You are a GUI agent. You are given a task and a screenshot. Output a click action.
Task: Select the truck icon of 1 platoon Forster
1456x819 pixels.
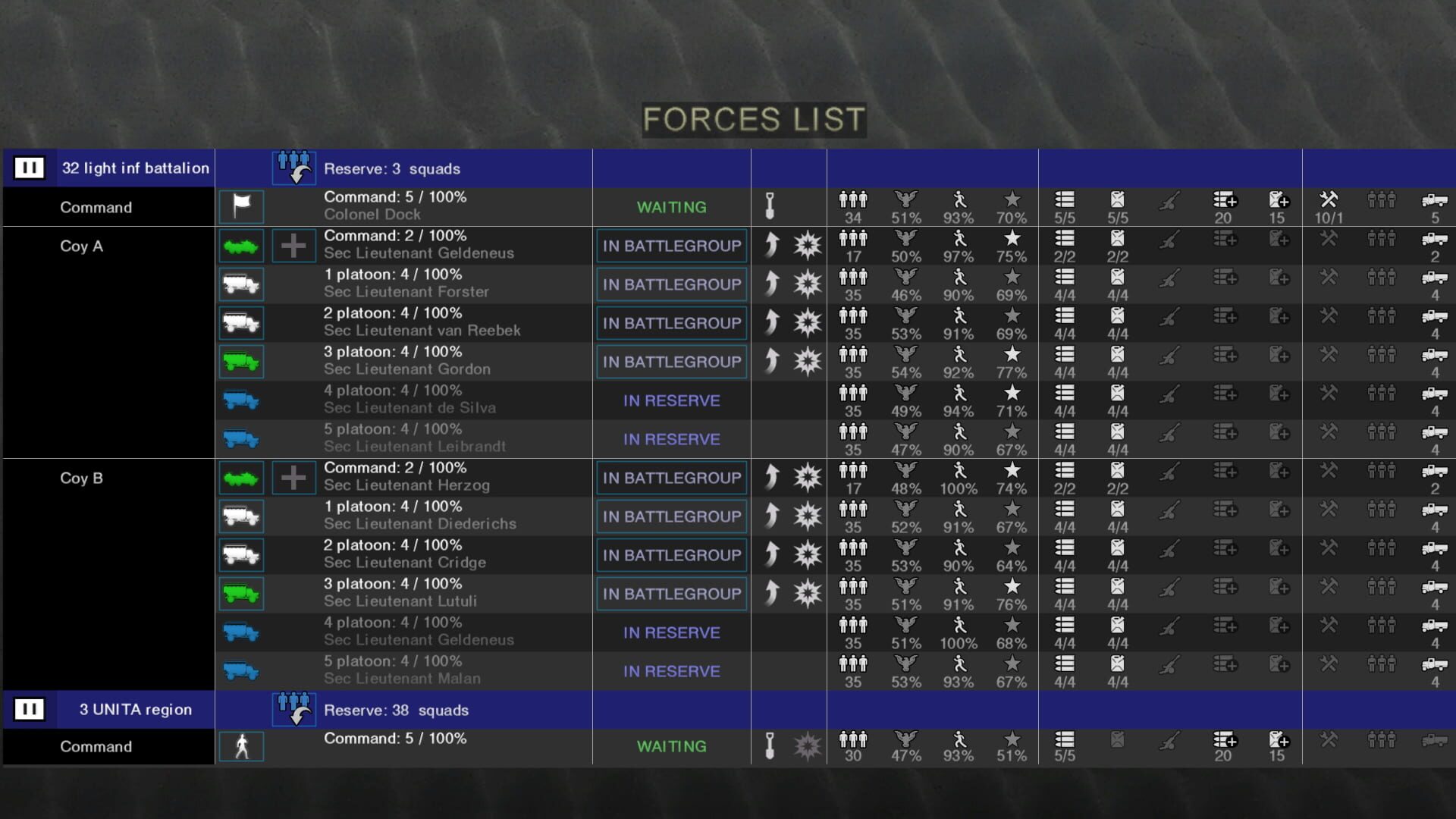click(241, 284)
